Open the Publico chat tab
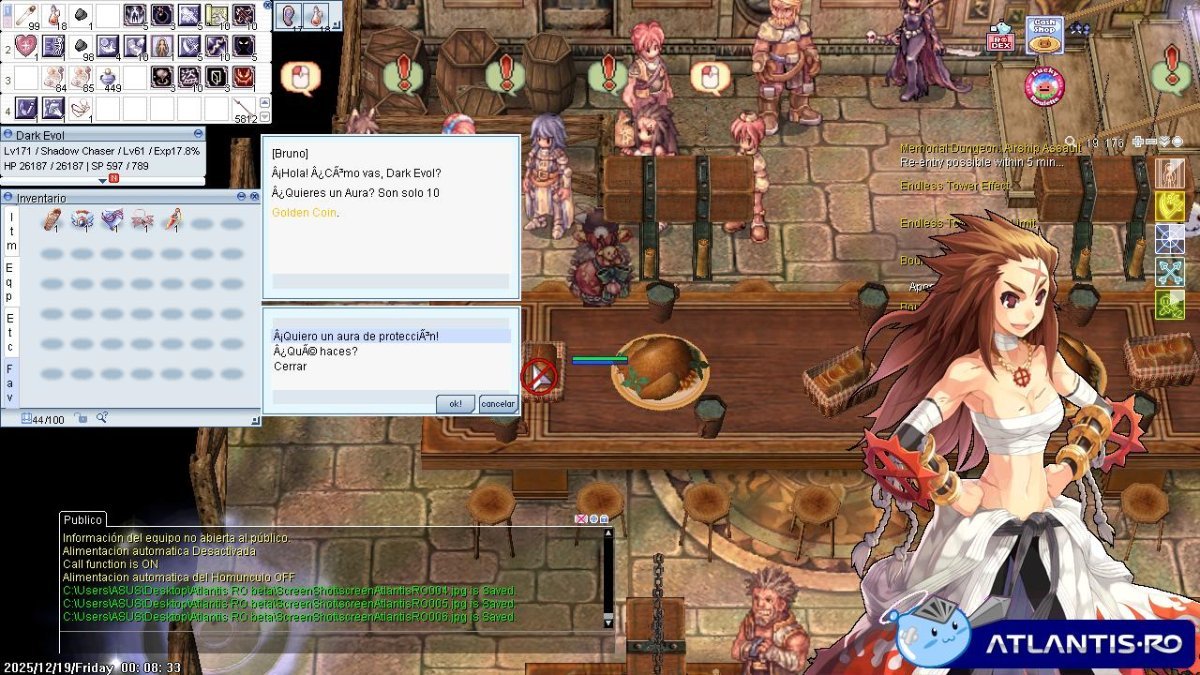The image size is (1200, 675). pyautogui.click(x=82, y=520)
